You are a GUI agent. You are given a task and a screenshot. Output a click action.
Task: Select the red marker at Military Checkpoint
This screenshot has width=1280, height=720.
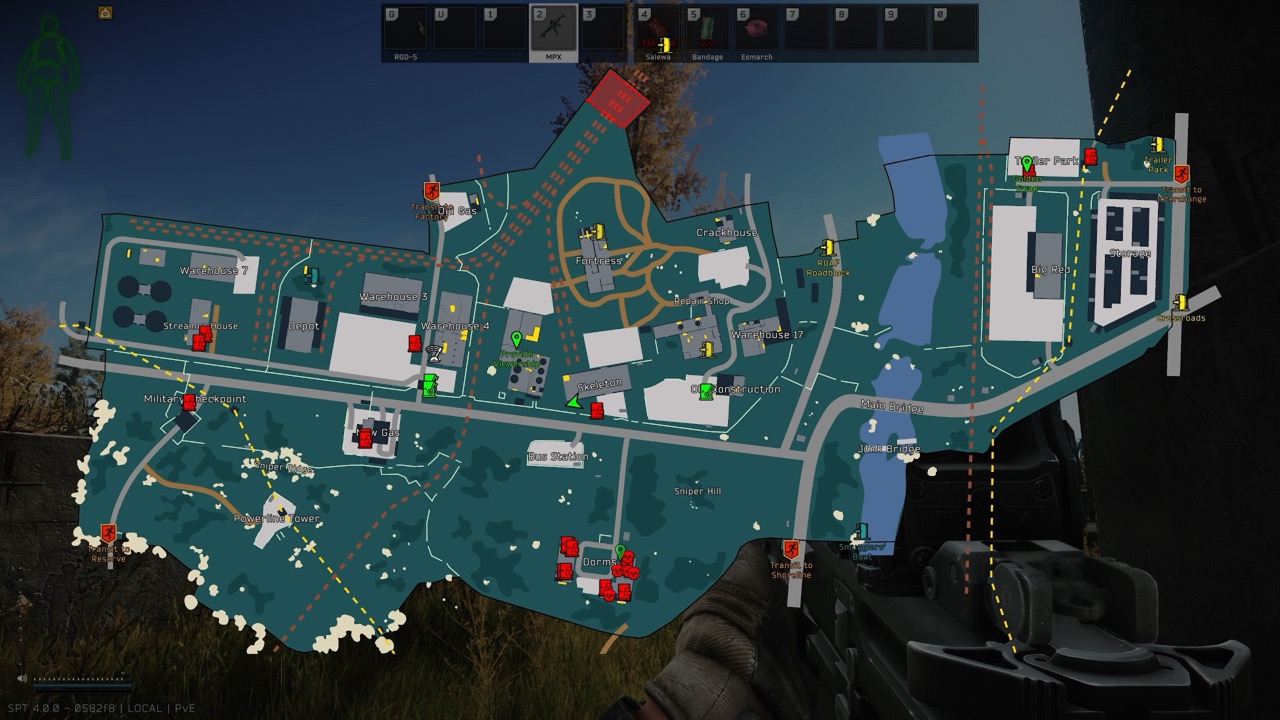(x=189, y=402)
